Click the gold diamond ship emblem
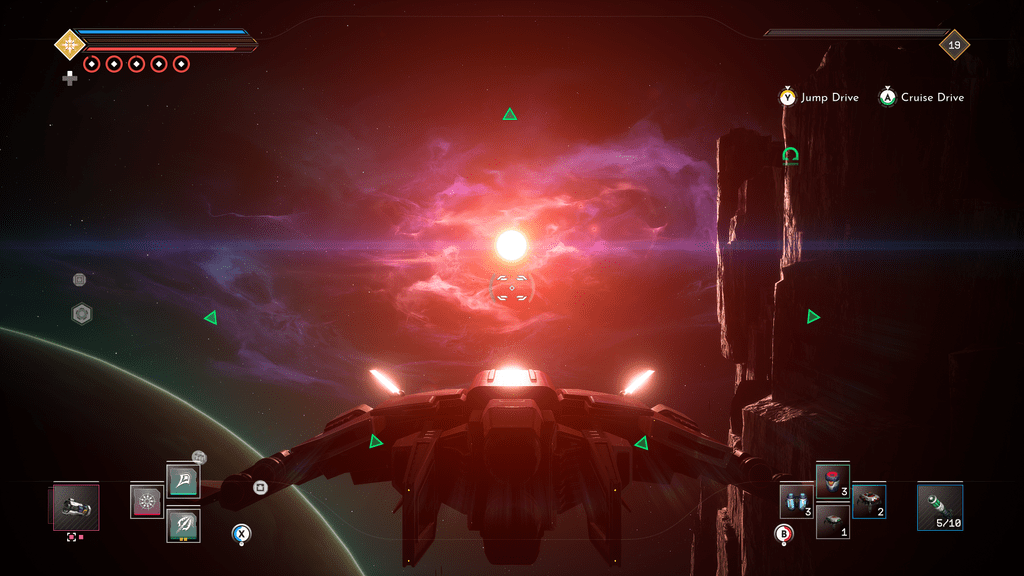 (68, 44)
